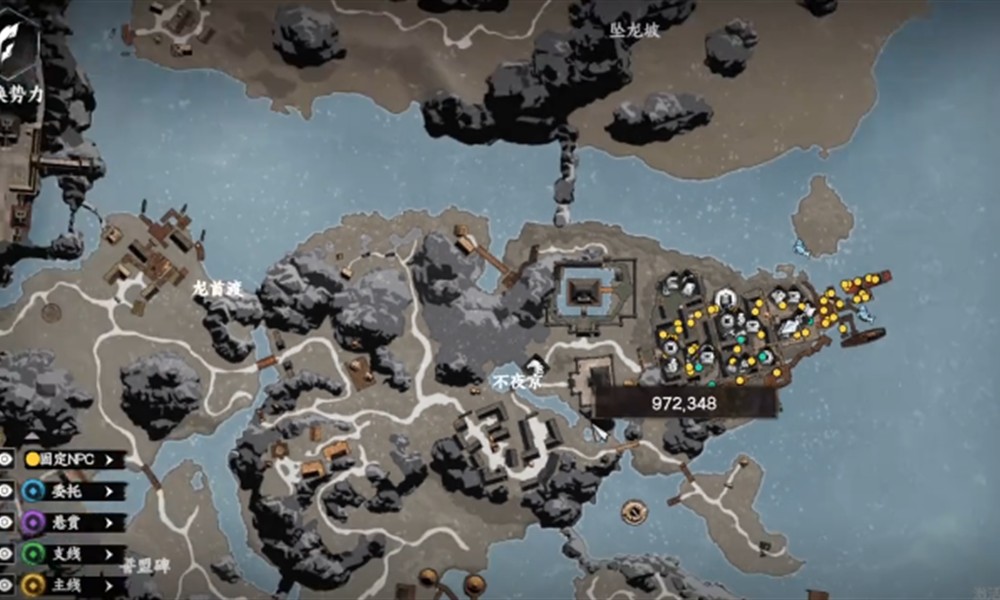Select the 委托 filter with blue icon
This screenshot has width=1000, height=600.
click(75, 491)
